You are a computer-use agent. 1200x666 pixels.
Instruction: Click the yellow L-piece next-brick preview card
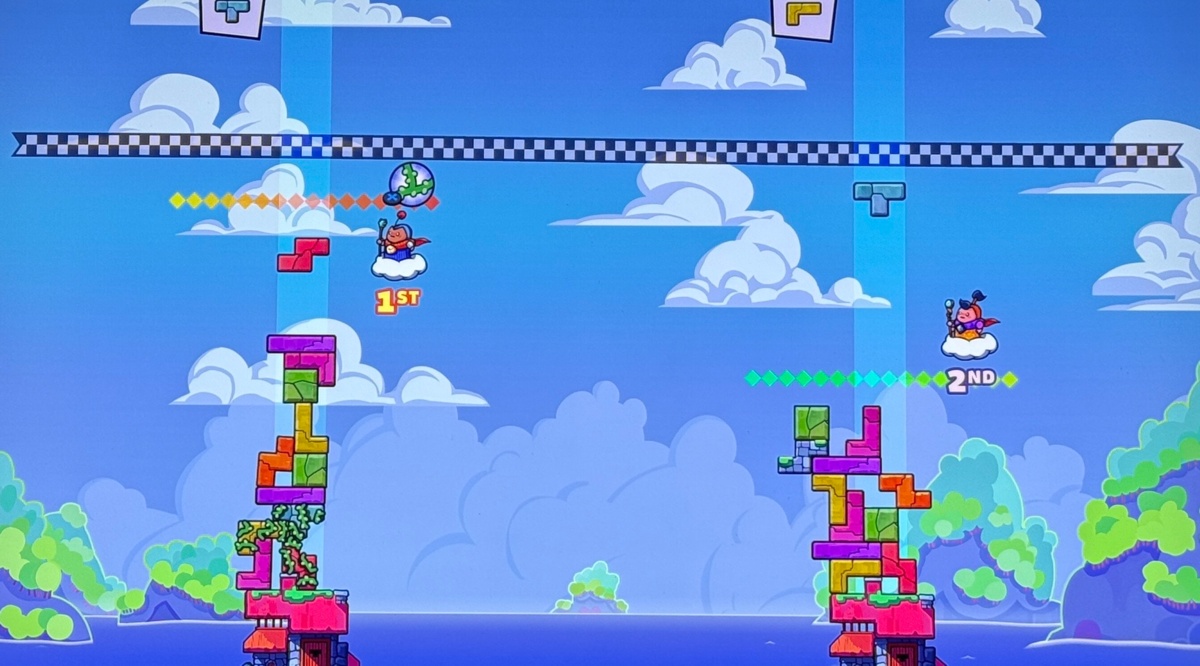pos(804,16)
